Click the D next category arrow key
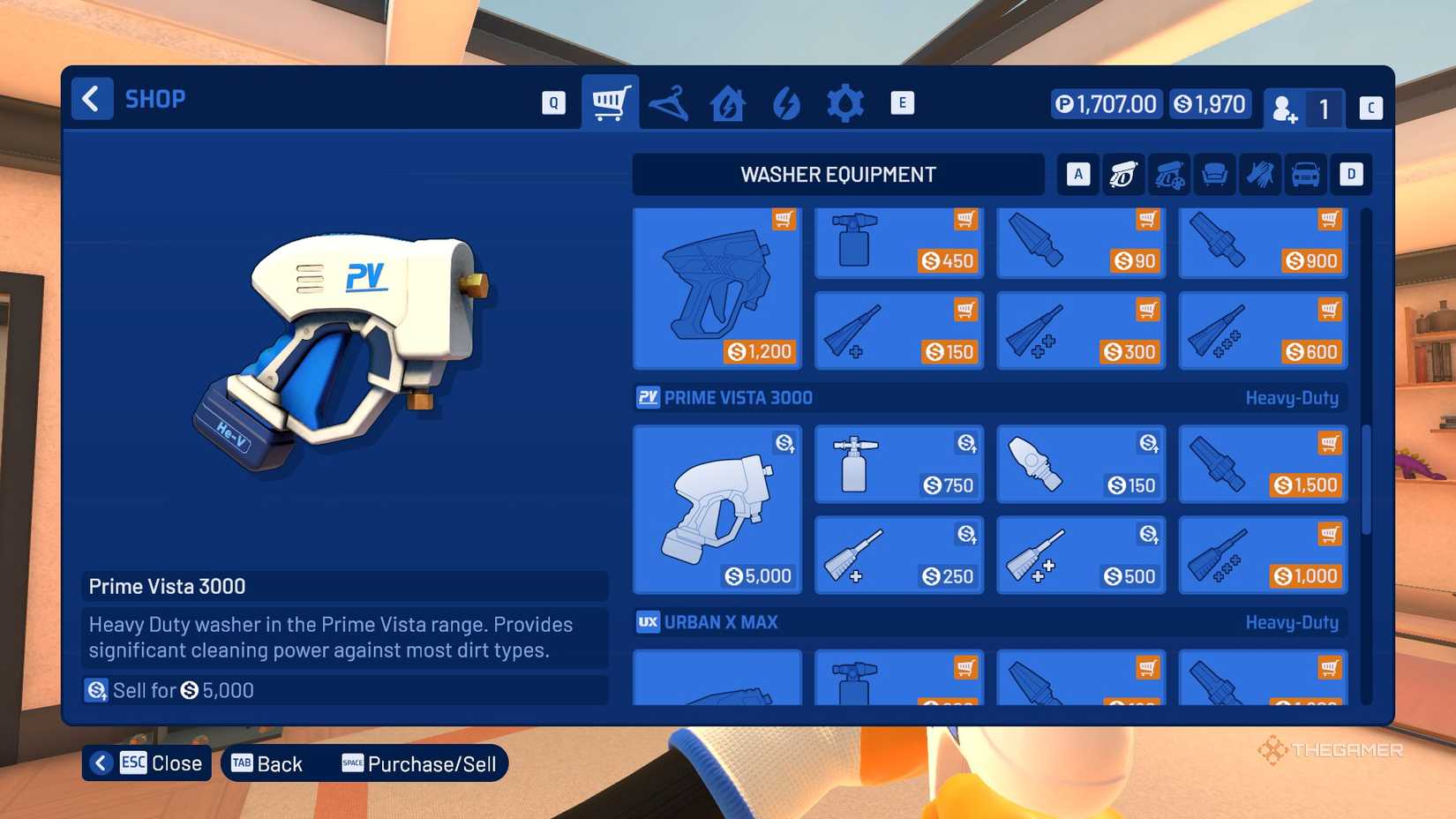The height and width of the screenshot is (819, 1456). pyautogui.click(x=1350, y=174)
